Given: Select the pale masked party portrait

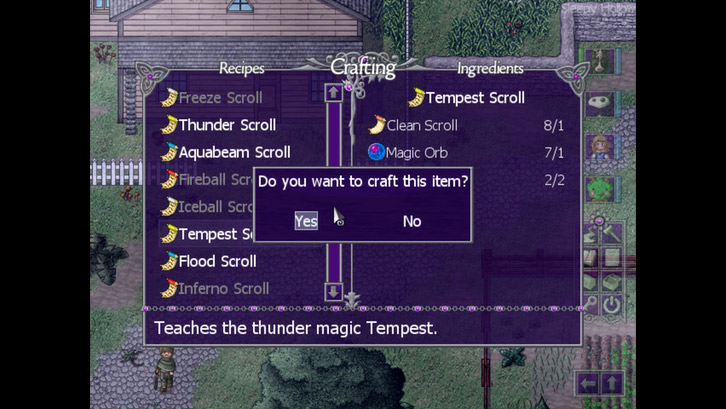Looking at the screenshot, I should 601,103.
